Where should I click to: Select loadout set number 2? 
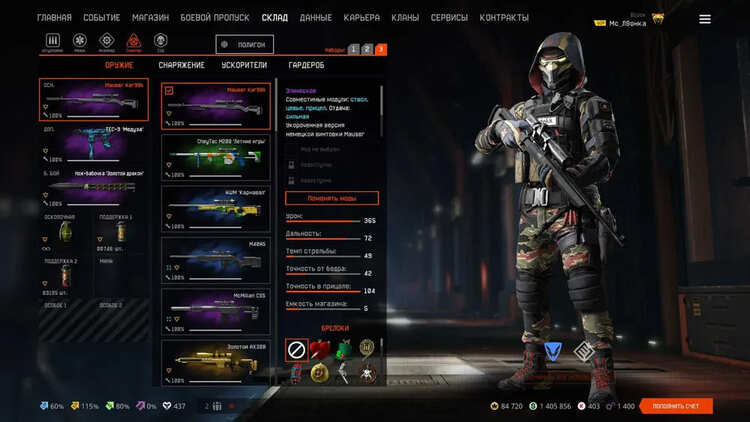[x=367, y=49]
